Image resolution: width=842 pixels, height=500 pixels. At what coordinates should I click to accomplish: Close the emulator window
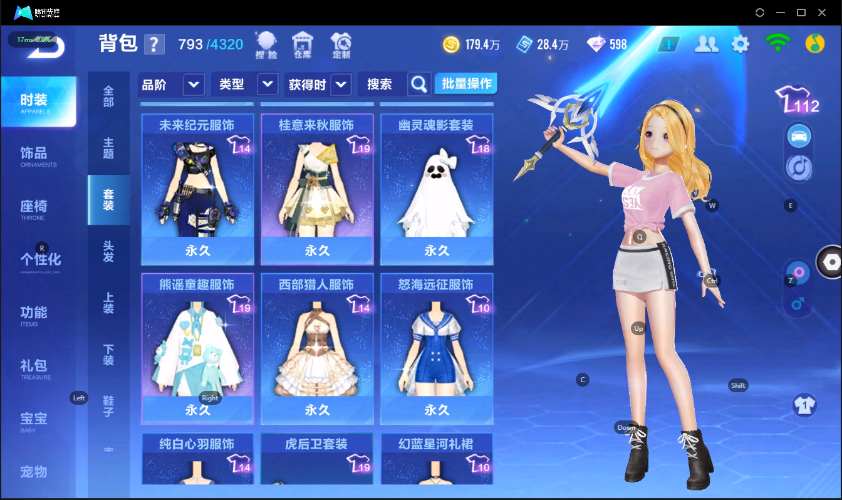pos(823,12)
